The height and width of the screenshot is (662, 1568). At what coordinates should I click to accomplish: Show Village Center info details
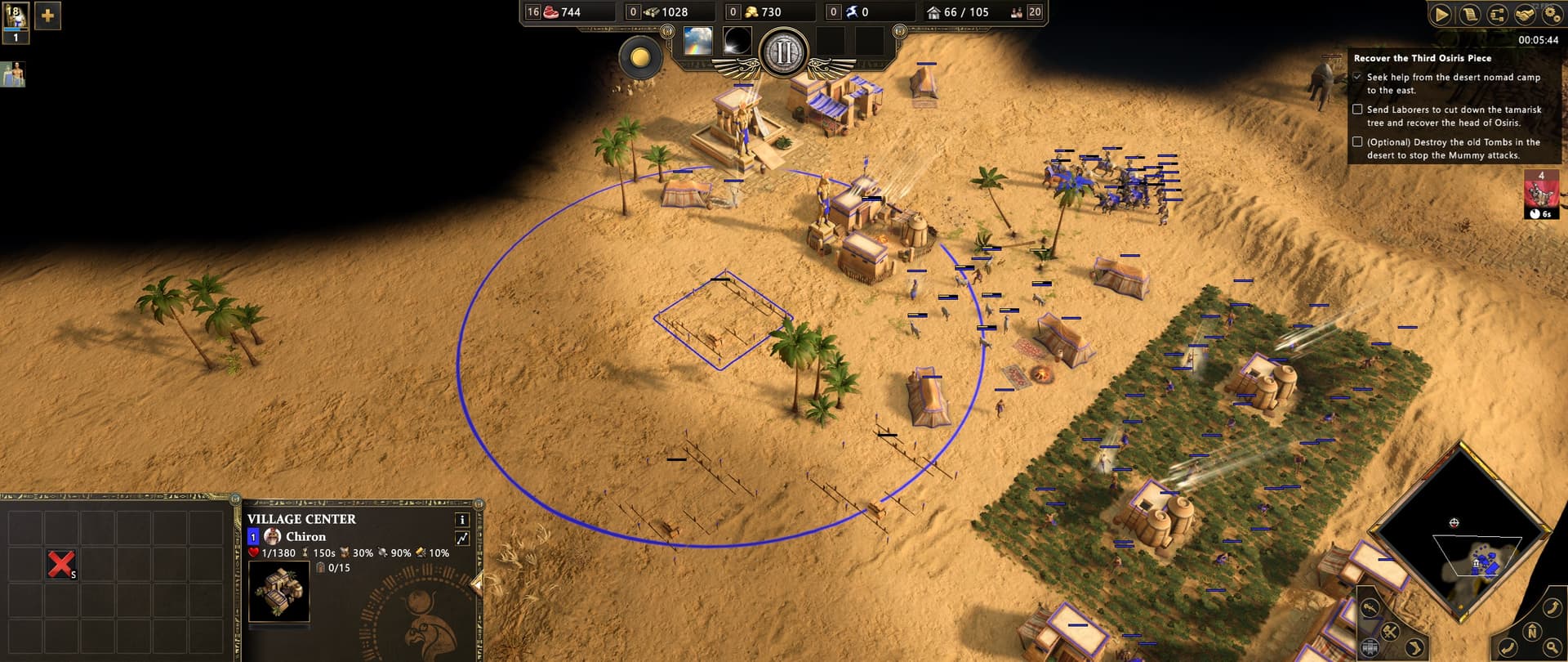coord(462,520)
